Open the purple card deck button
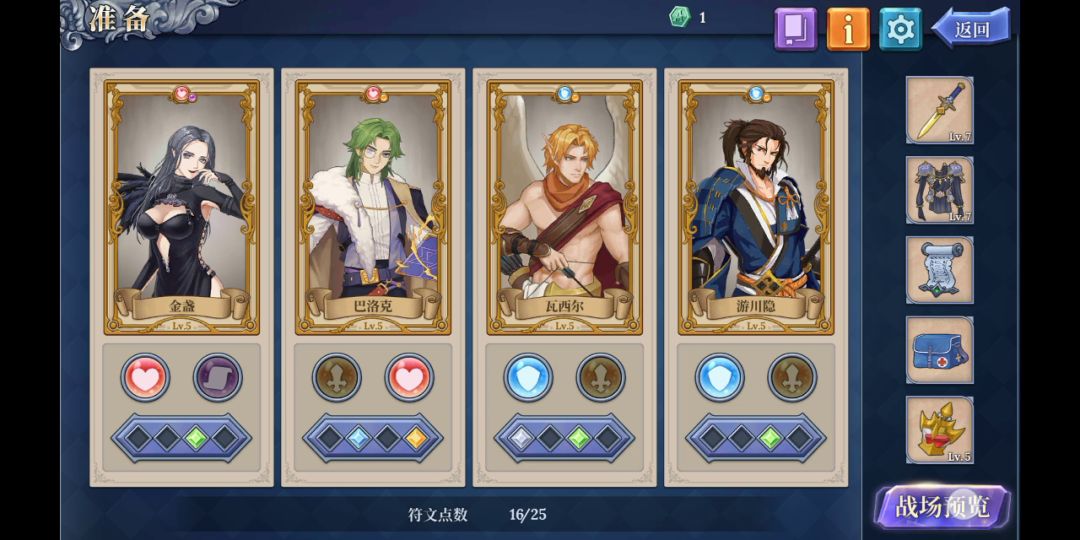This screenshot has height=540, width=1080. coord(796,29)
